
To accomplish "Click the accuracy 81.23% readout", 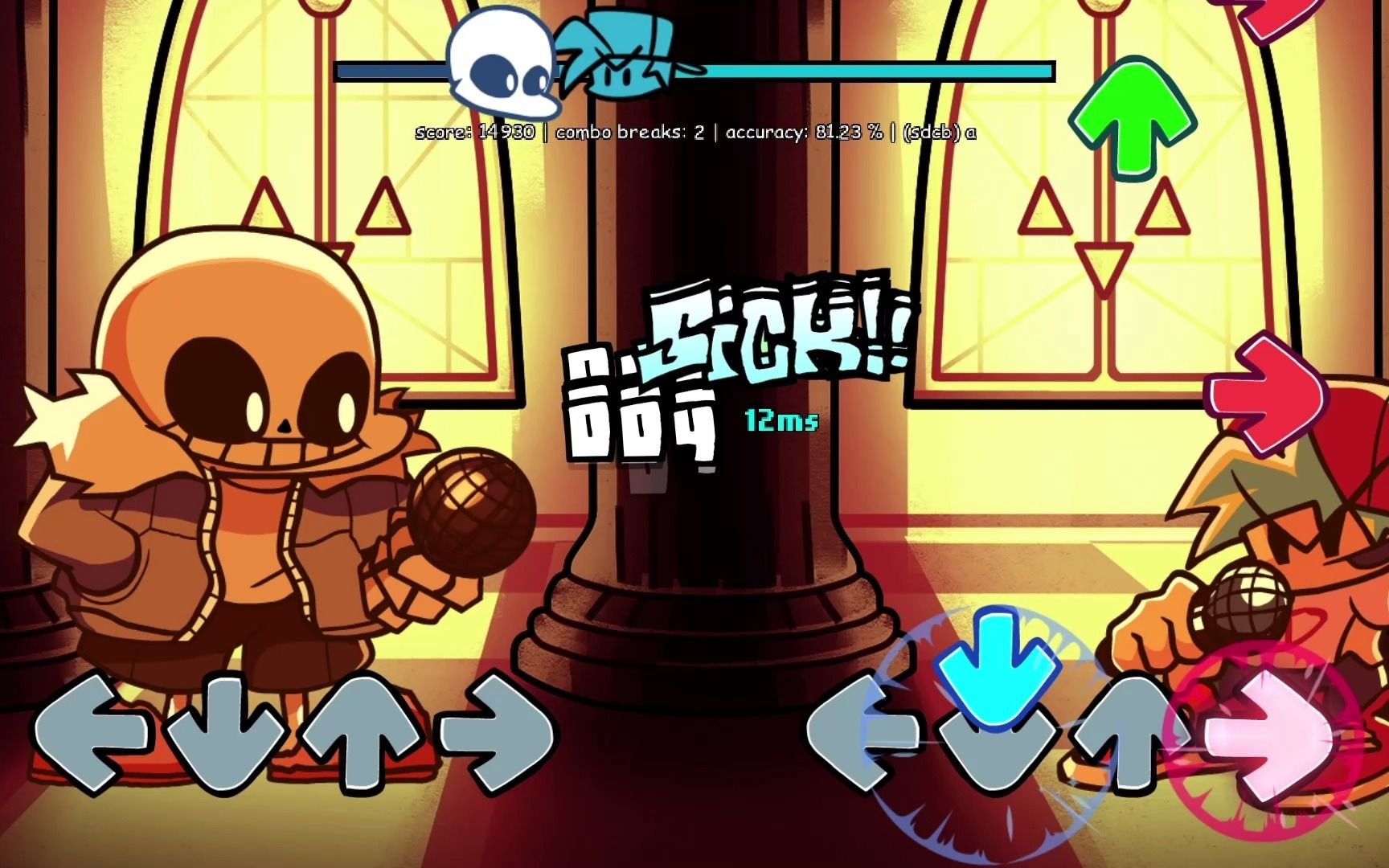I will [804, 130].
